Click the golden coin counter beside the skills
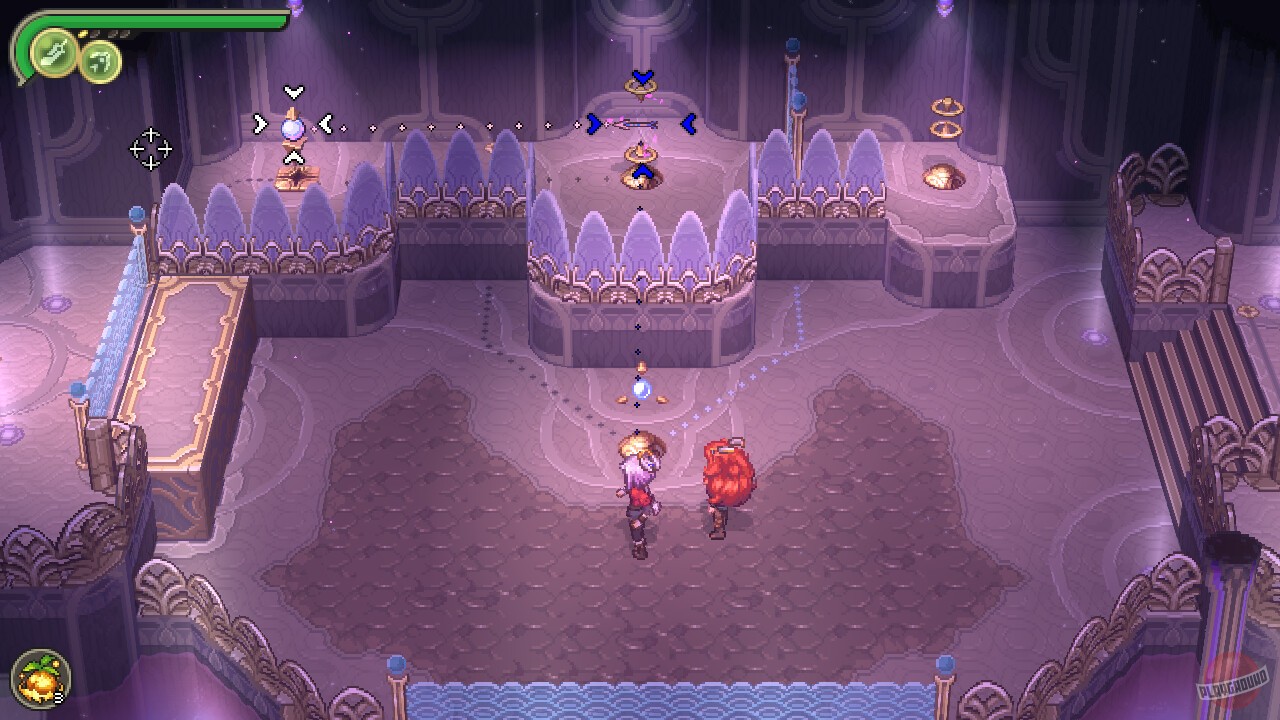This screenshot has width=1280, height=720. tap(83, 33)
